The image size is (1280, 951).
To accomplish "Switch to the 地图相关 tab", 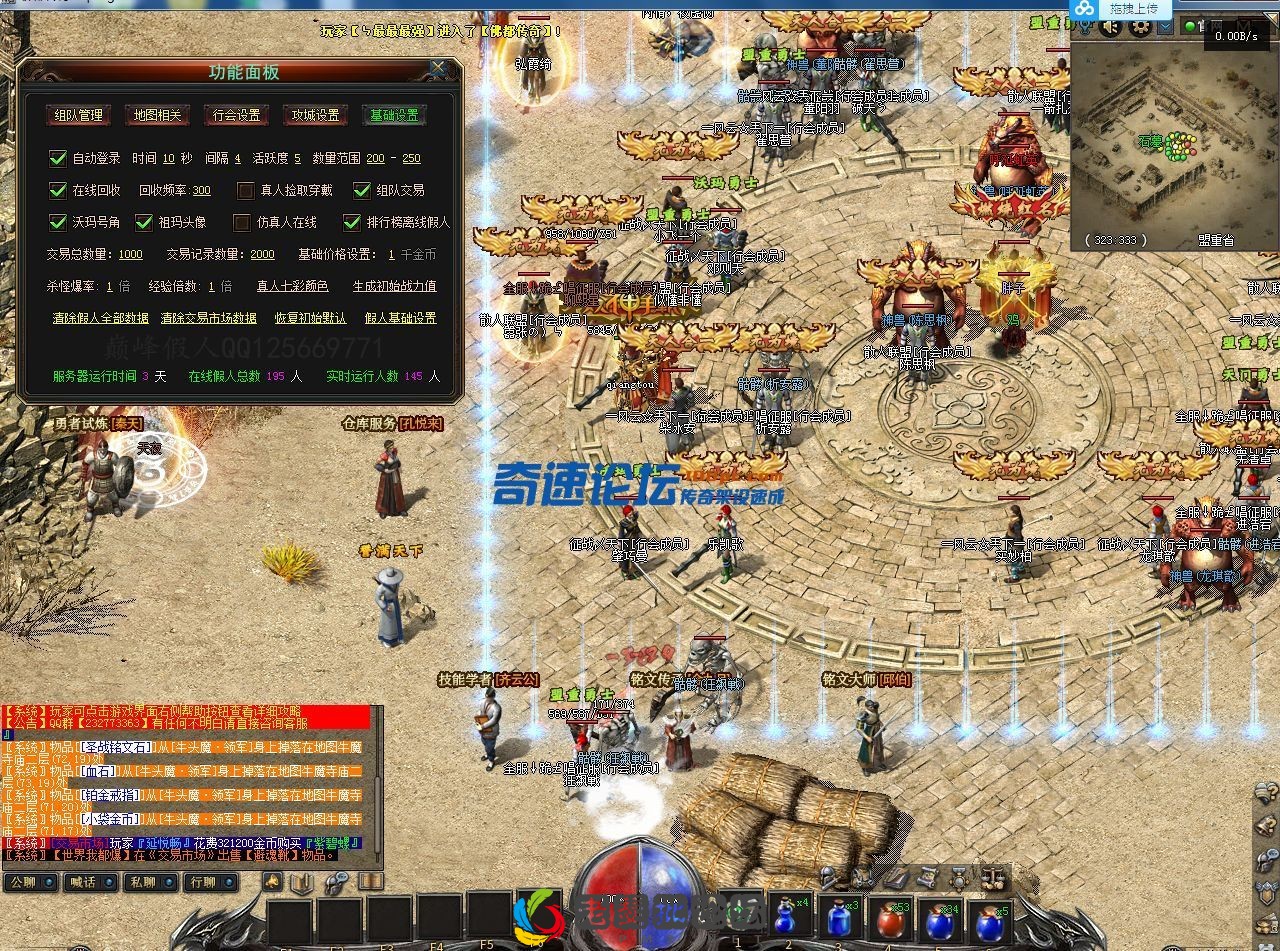I will coord(157,115).
